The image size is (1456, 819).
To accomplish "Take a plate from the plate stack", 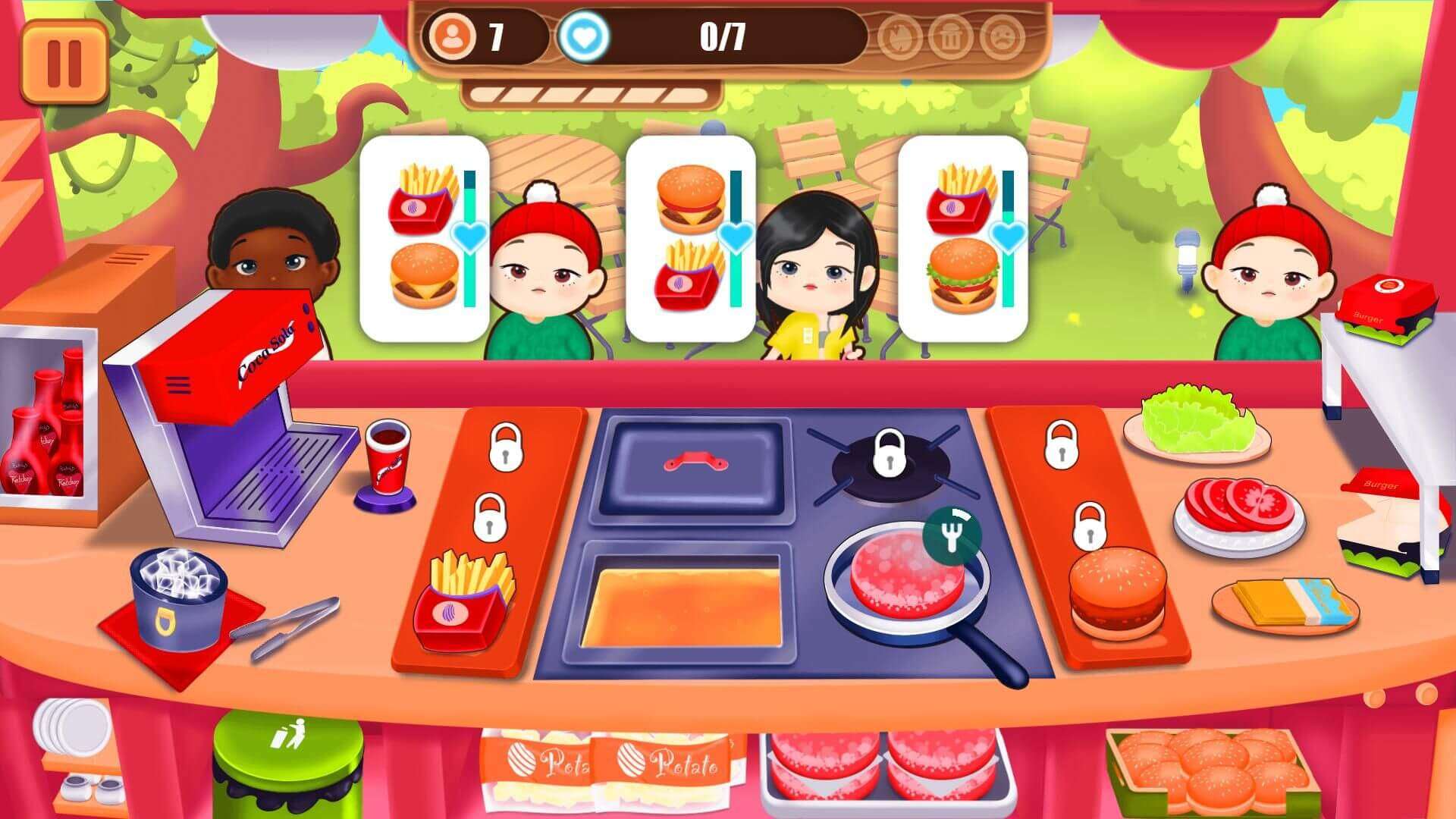I will click(72, 724).
